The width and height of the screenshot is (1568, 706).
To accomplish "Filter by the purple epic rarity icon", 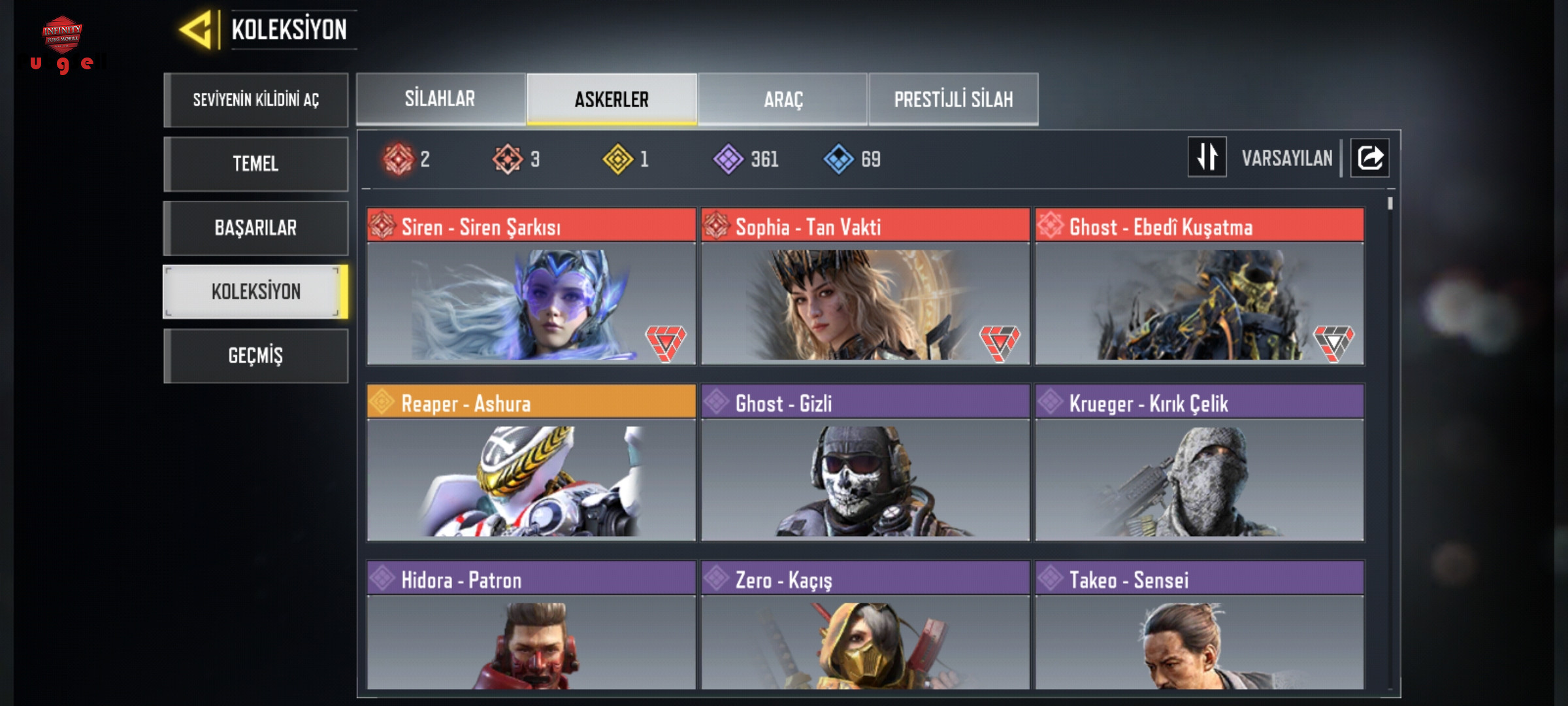I will 728,159.
